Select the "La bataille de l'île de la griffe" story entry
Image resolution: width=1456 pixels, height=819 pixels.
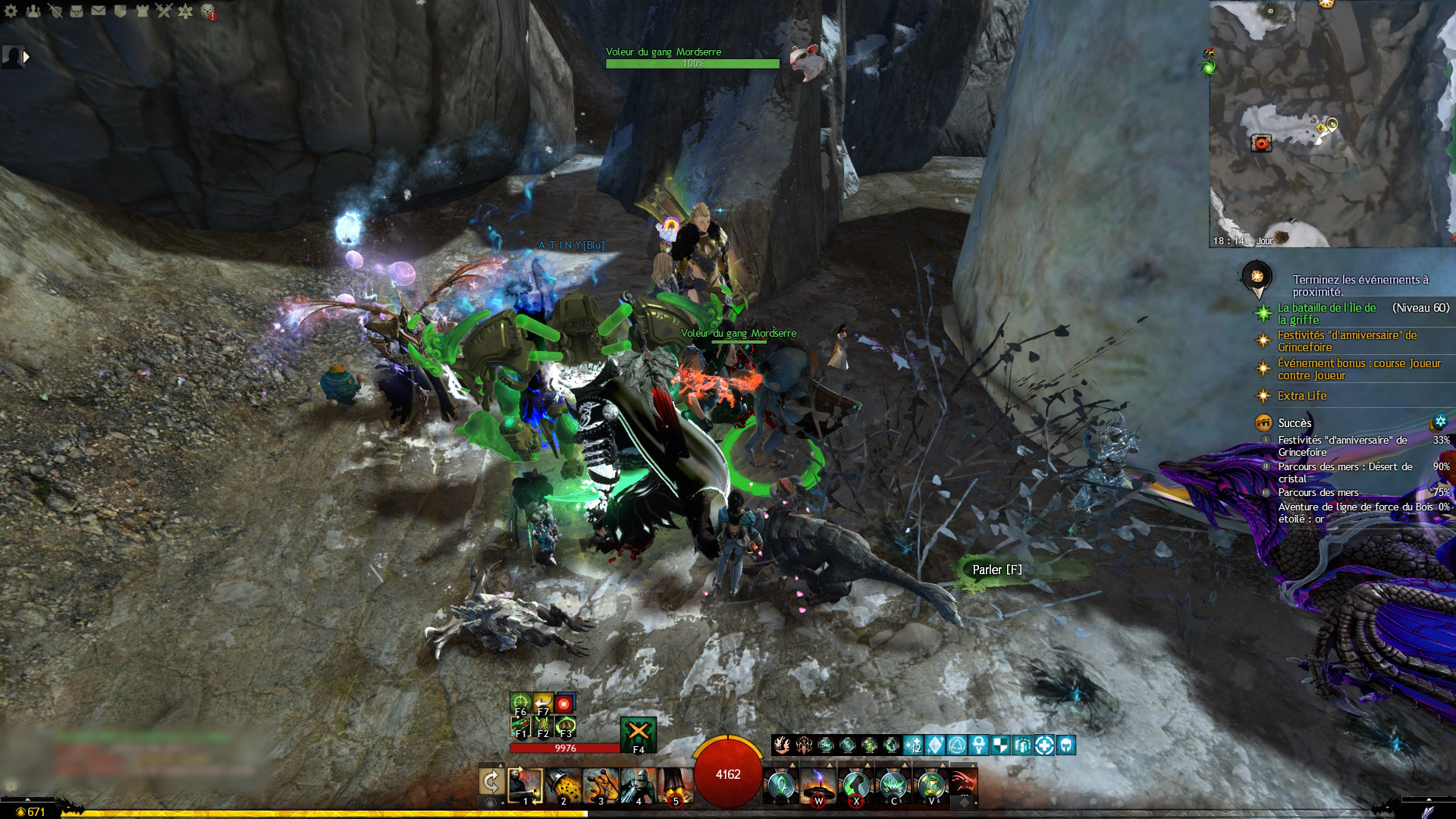click(1326, 313)
